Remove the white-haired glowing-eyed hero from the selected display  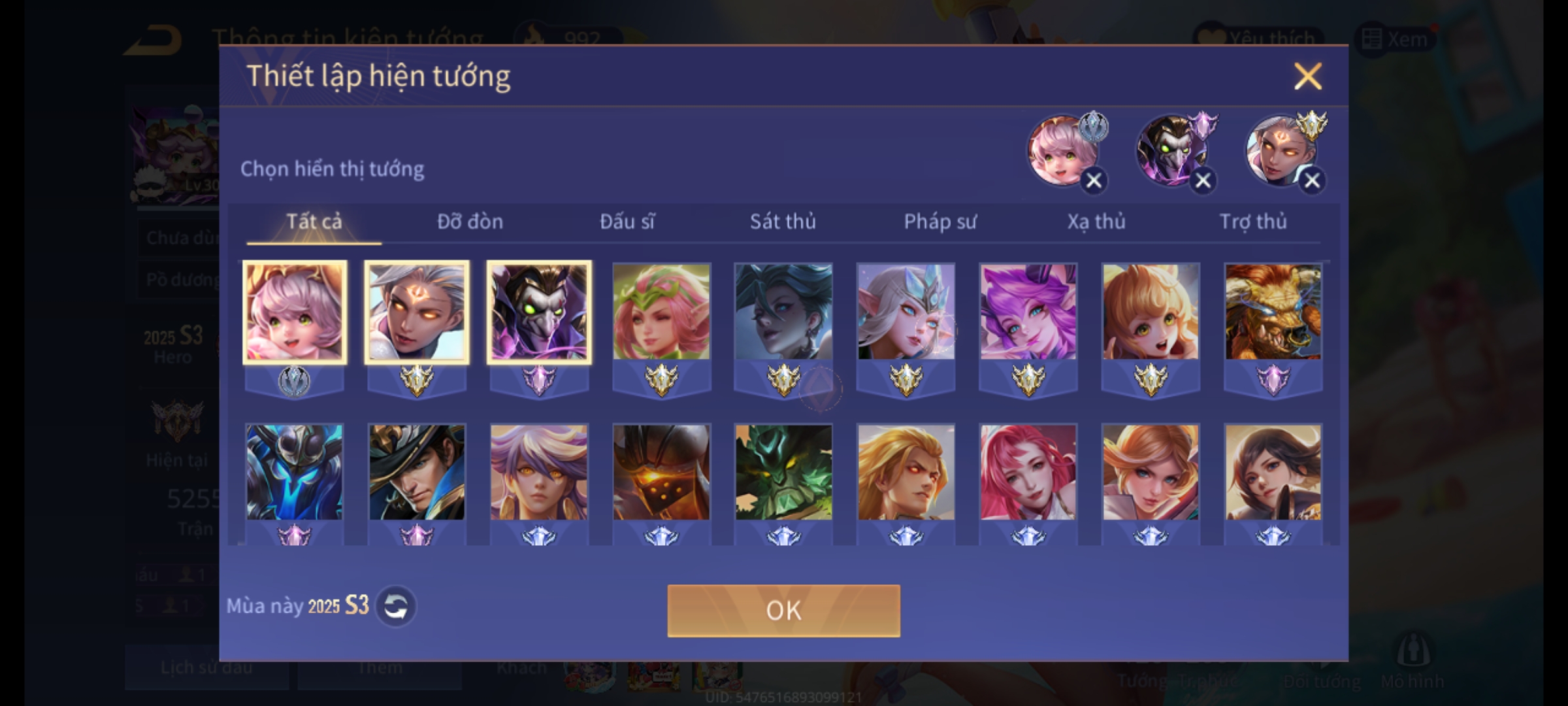(1312, 180)
